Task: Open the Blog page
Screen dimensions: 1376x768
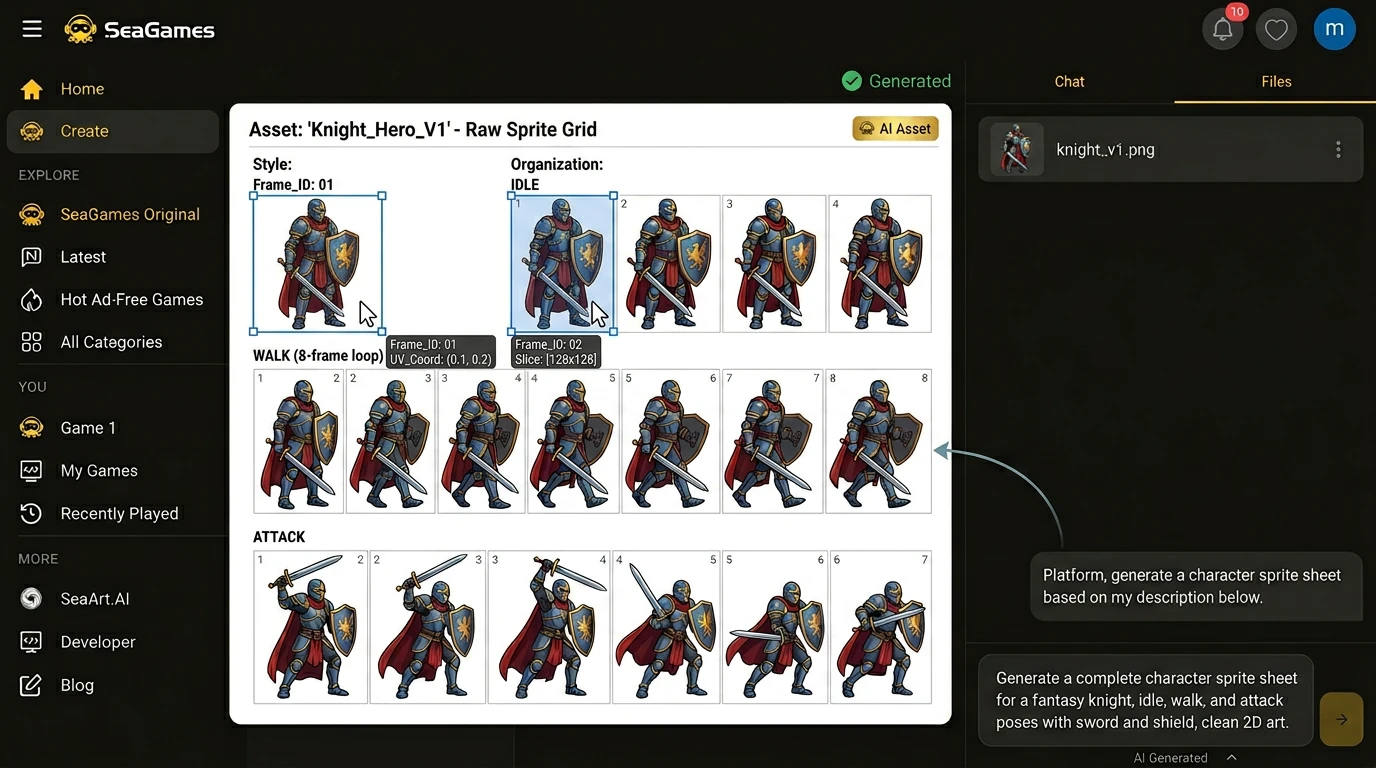Action: coord(76,685)
